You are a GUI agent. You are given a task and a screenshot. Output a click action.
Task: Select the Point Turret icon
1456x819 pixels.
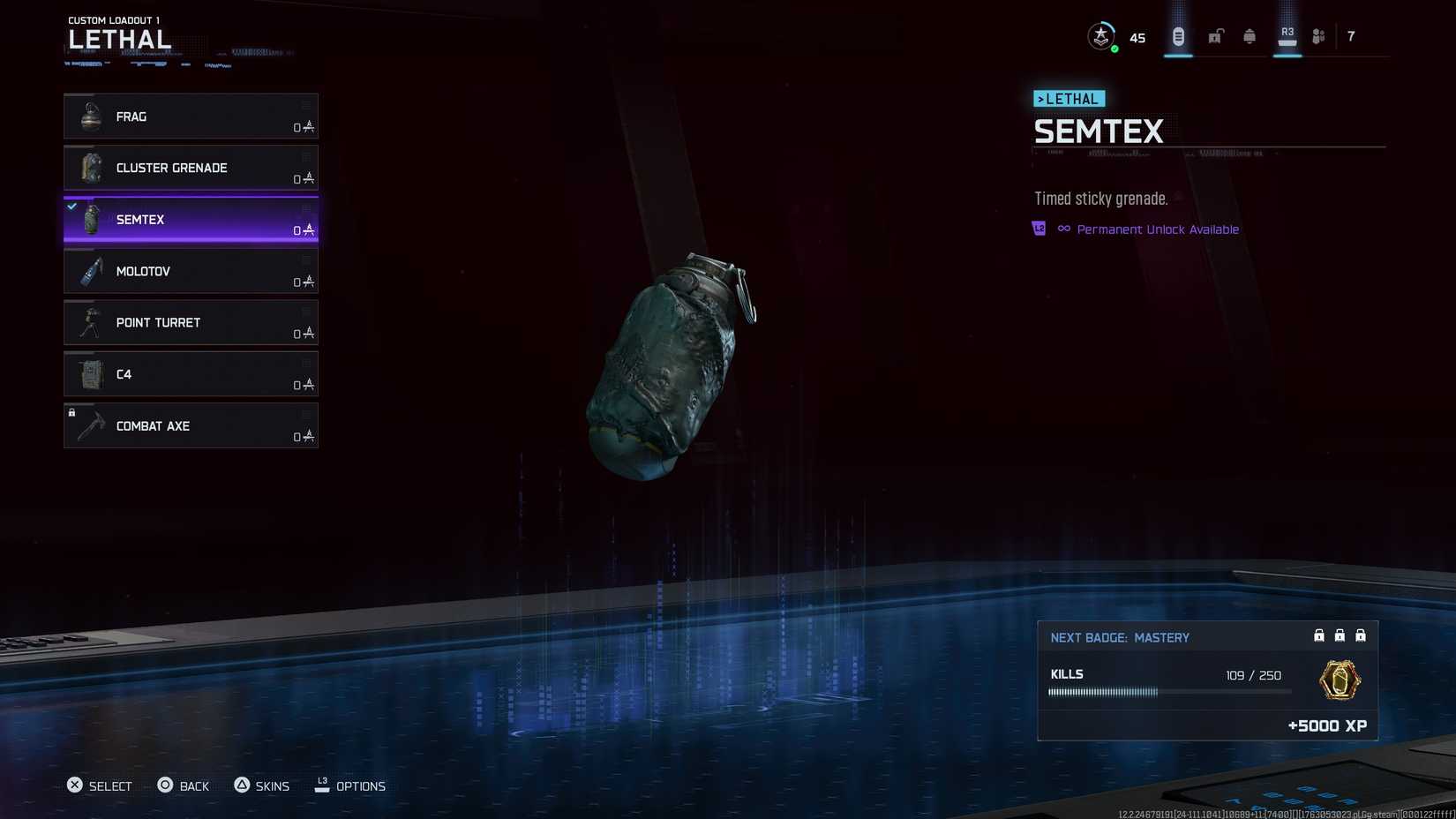[x=89, y=322]
